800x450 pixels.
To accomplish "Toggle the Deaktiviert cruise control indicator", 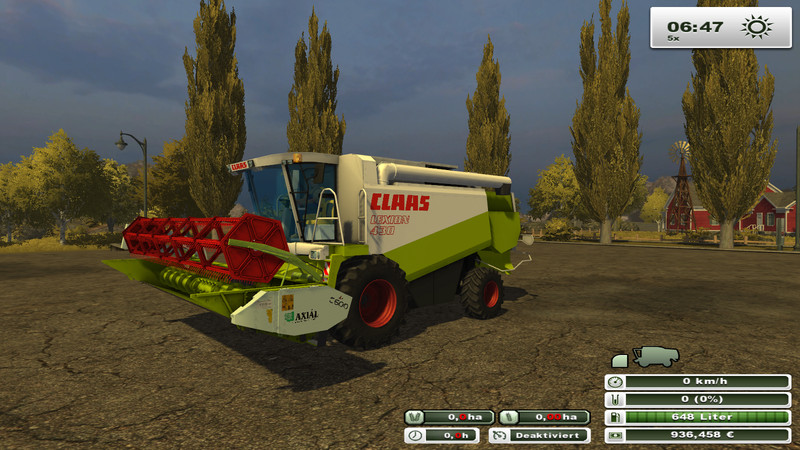I will tap(540, 435).
